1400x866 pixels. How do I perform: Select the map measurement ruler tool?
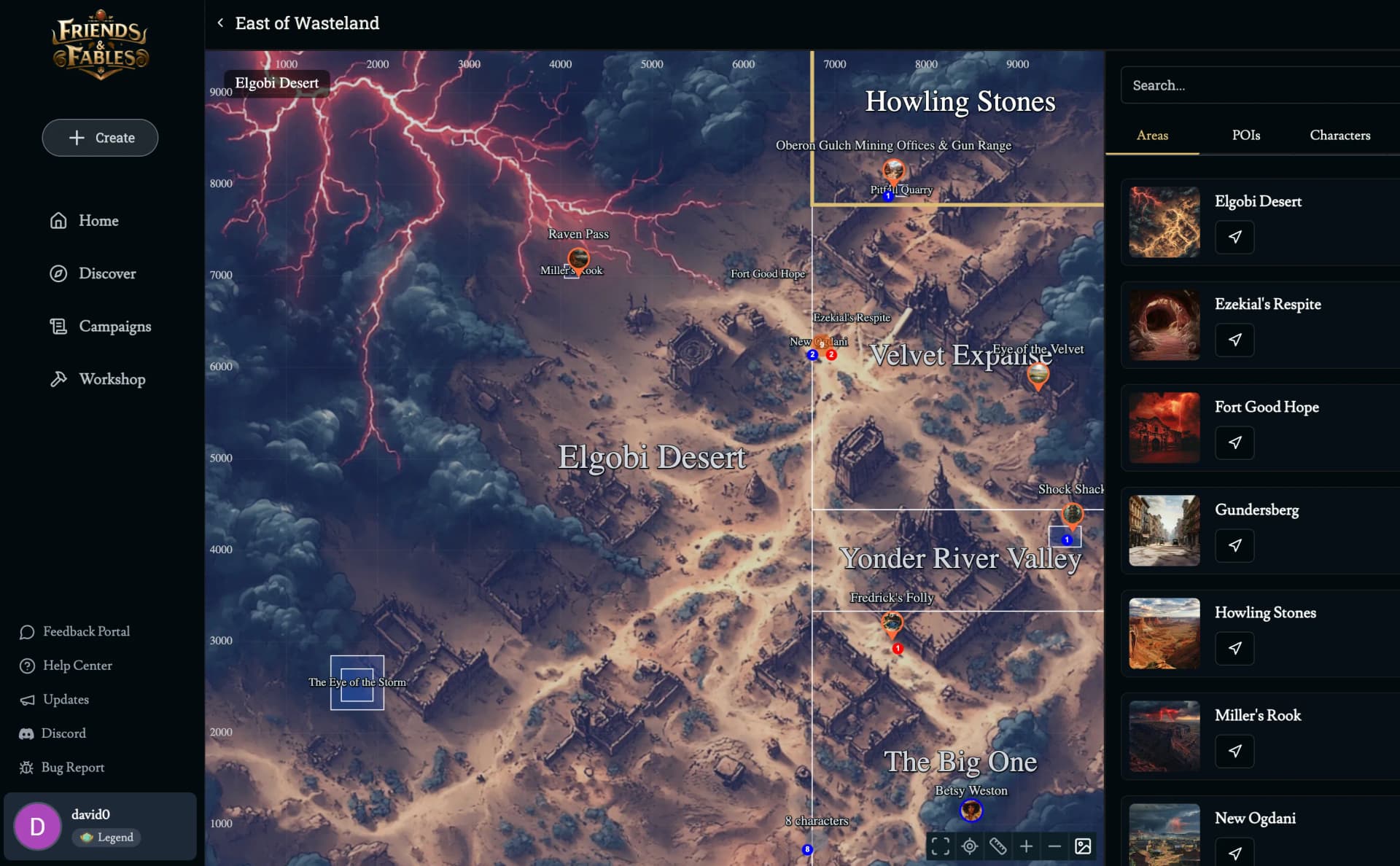tap(997, 846)
